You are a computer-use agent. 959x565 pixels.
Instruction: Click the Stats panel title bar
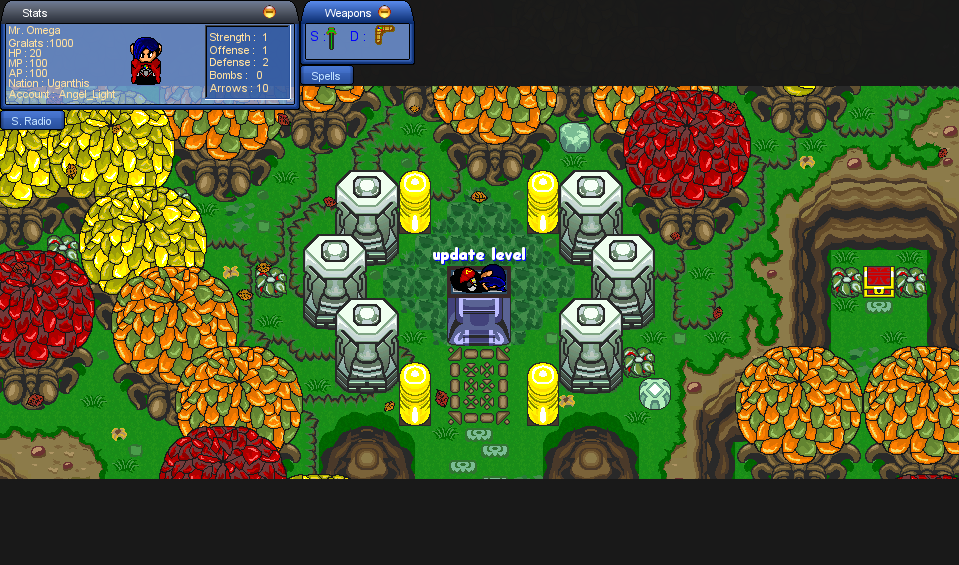[140, 12]
